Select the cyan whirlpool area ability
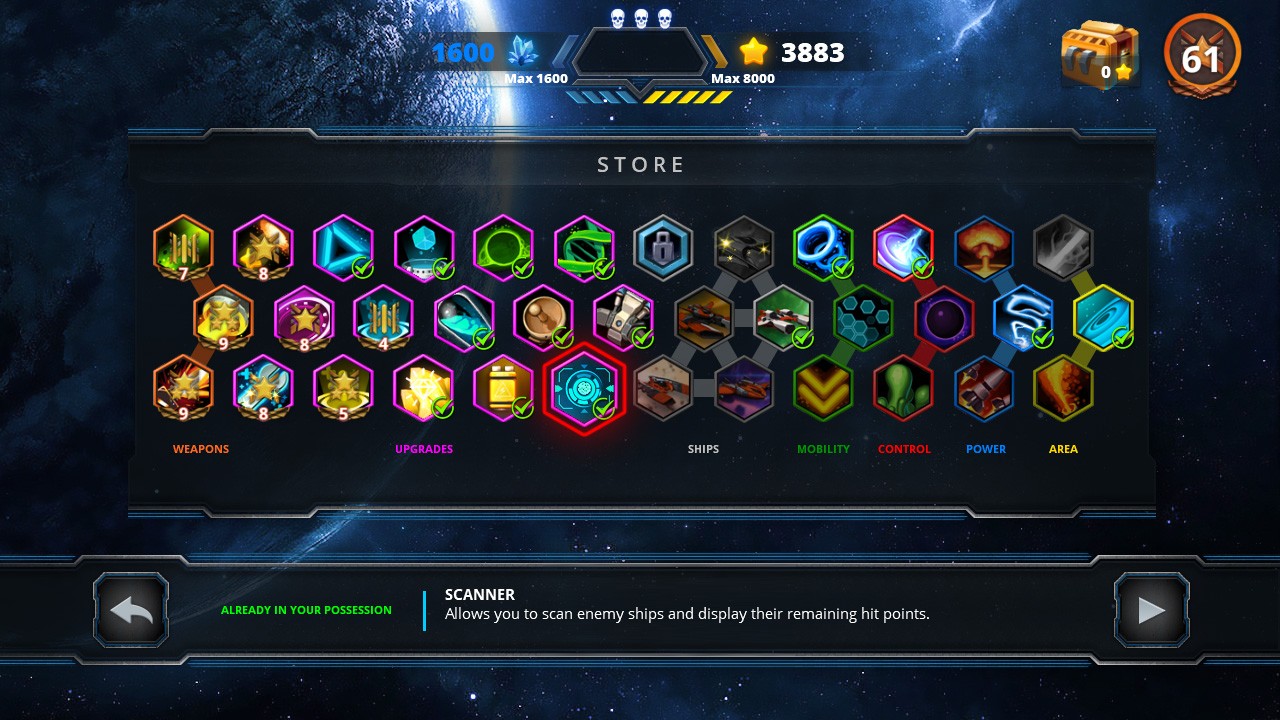This screenshot has width=1280, height=720. coord(1103,318)
